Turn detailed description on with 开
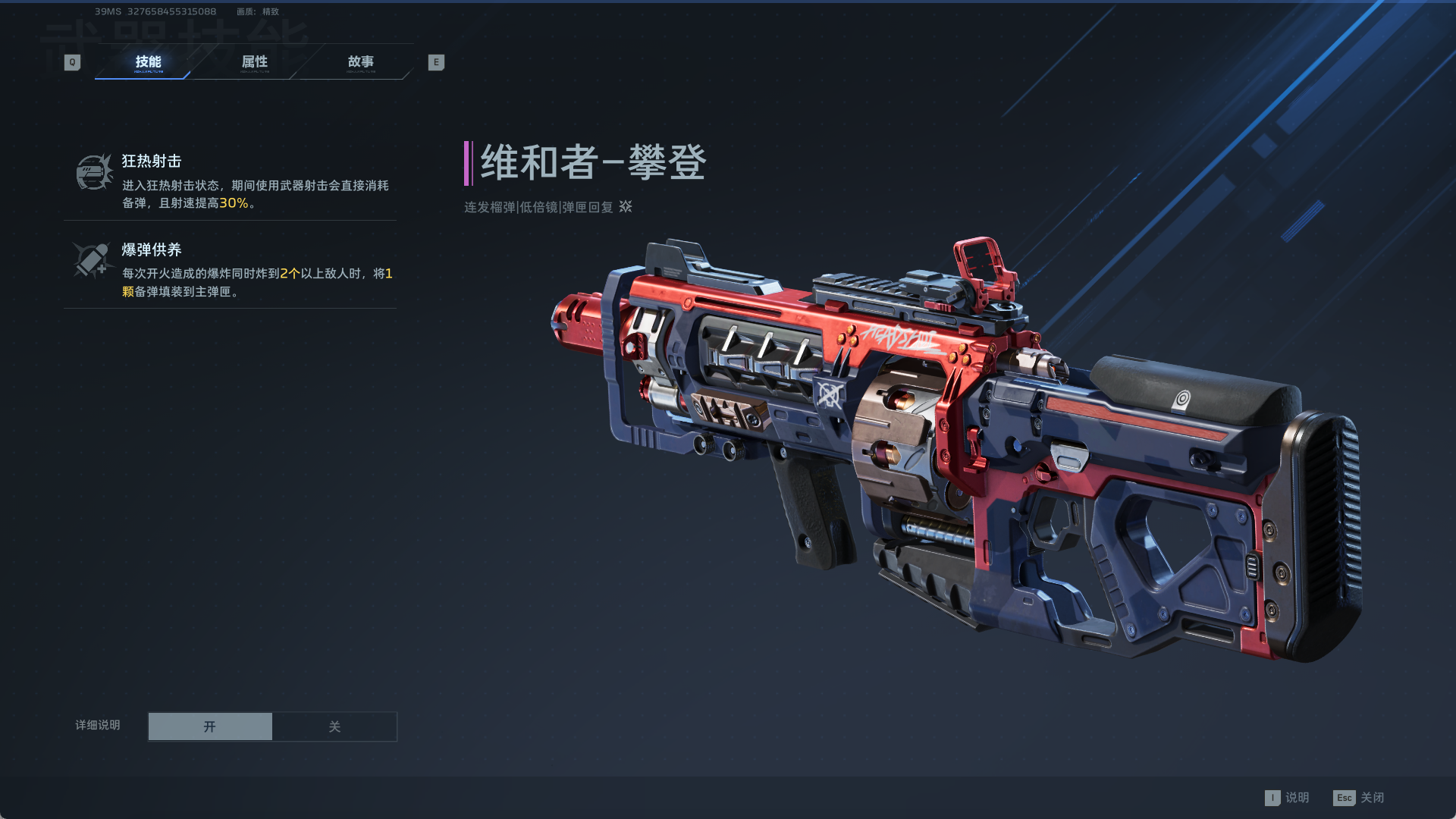The width and height of the screenshot is (1456, 819). (x=210, y=726)
